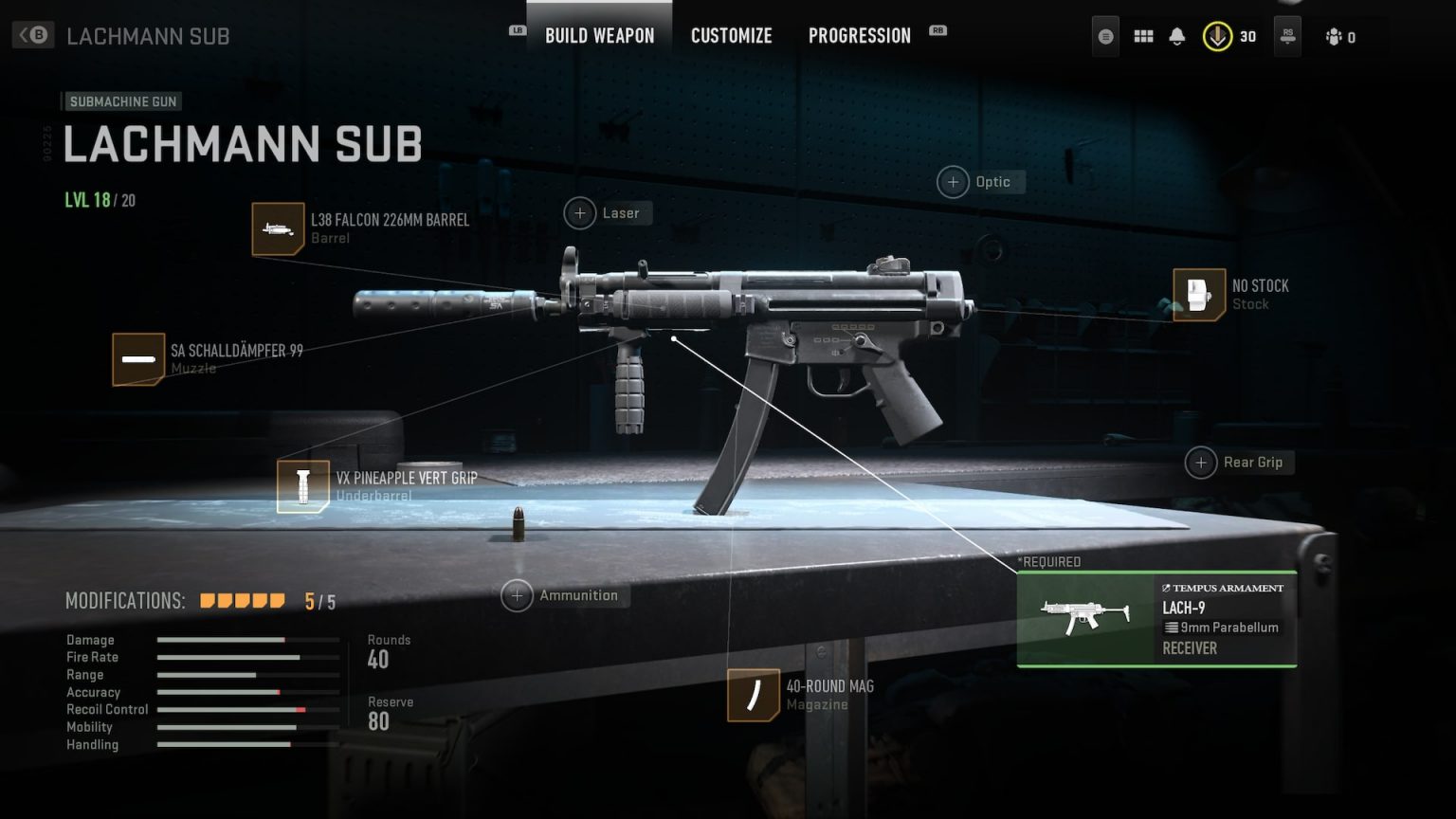Screen dimensions: 1456x819
Task: Add a Laser attachment
Action: point(581,213)
